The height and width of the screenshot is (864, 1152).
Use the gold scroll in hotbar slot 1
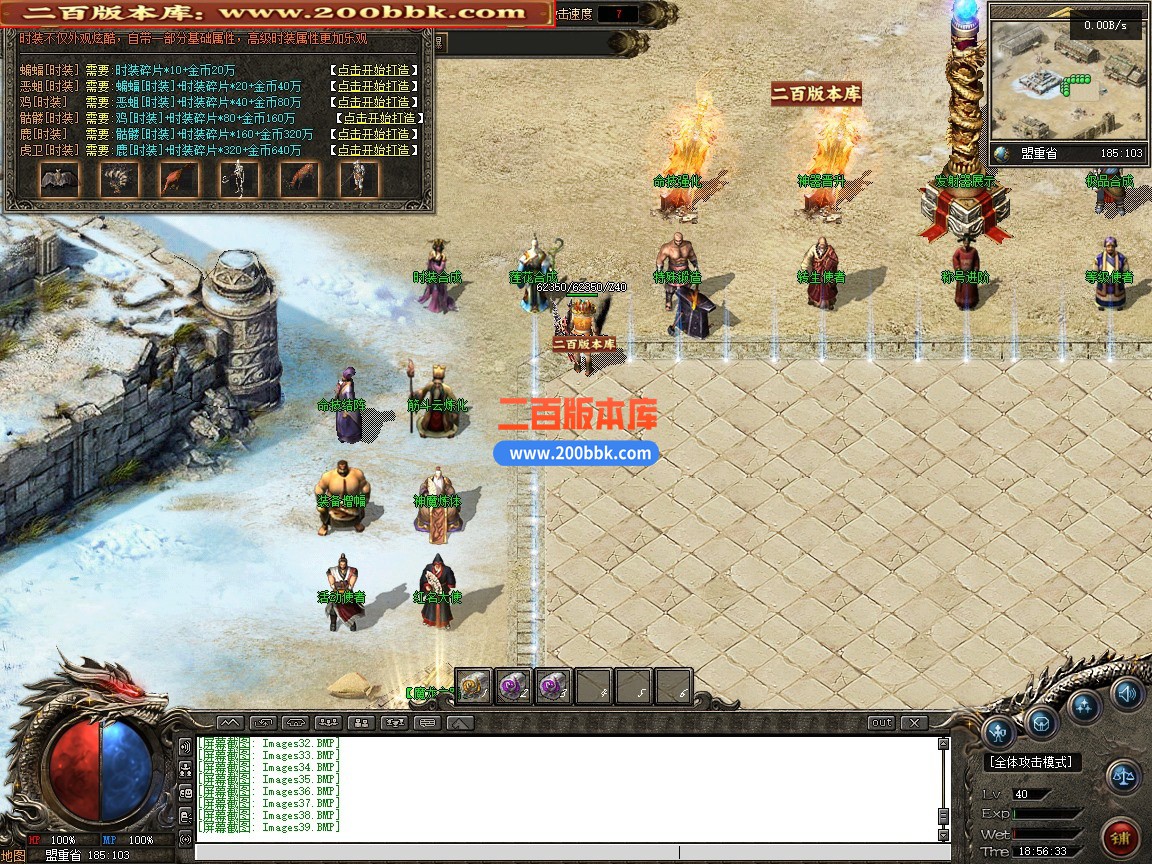coord(474,686)
